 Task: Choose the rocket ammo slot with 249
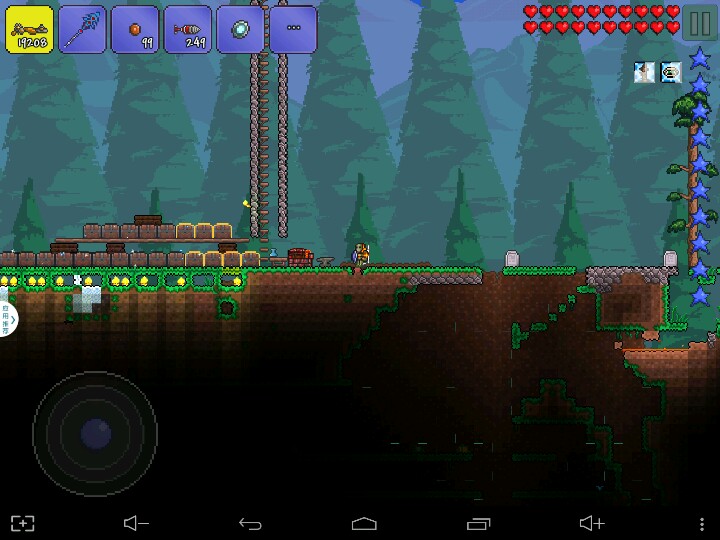point(187,29)
